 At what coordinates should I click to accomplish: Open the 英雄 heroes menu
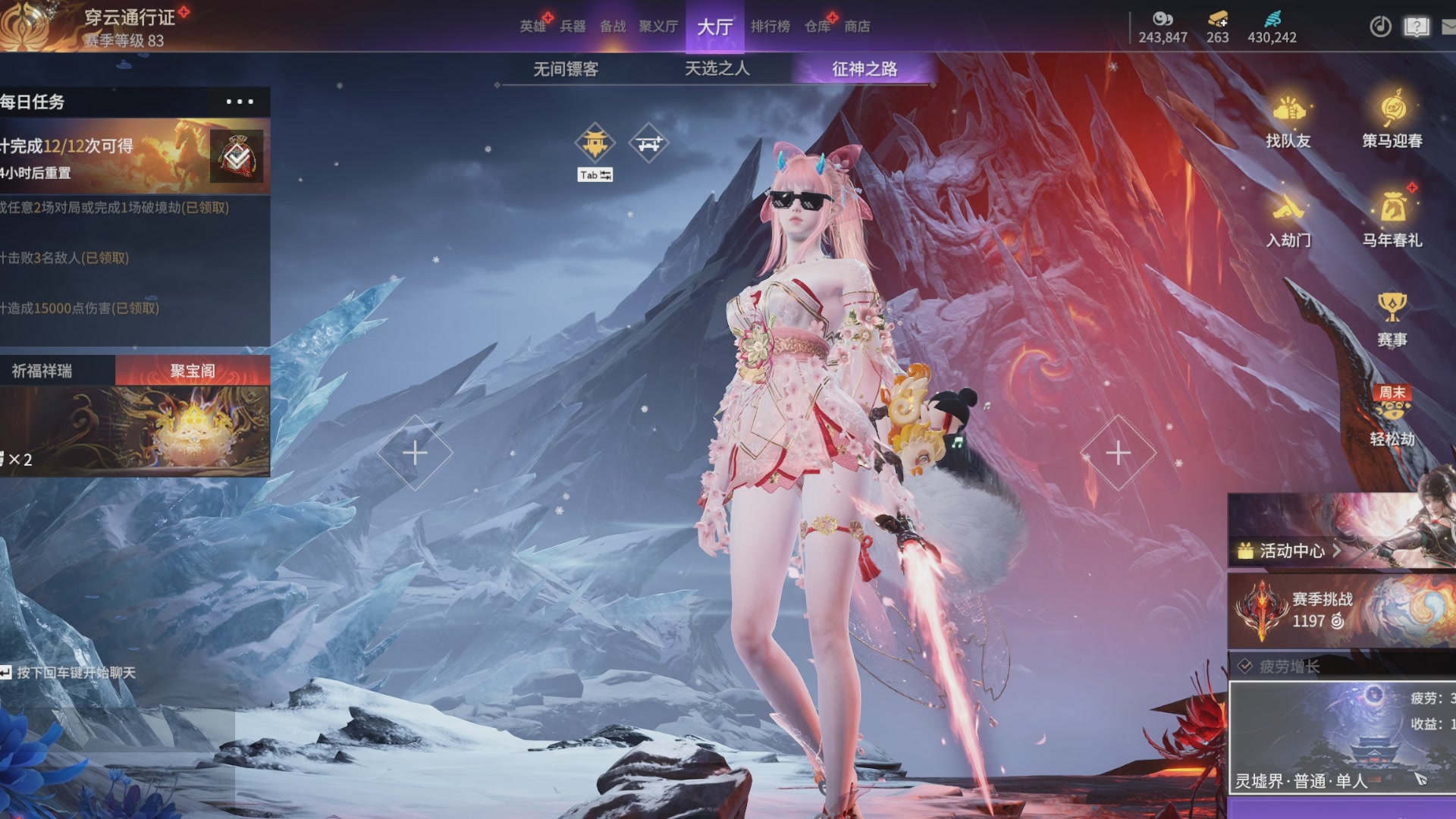pyautogui.click(x=532, y=27)
